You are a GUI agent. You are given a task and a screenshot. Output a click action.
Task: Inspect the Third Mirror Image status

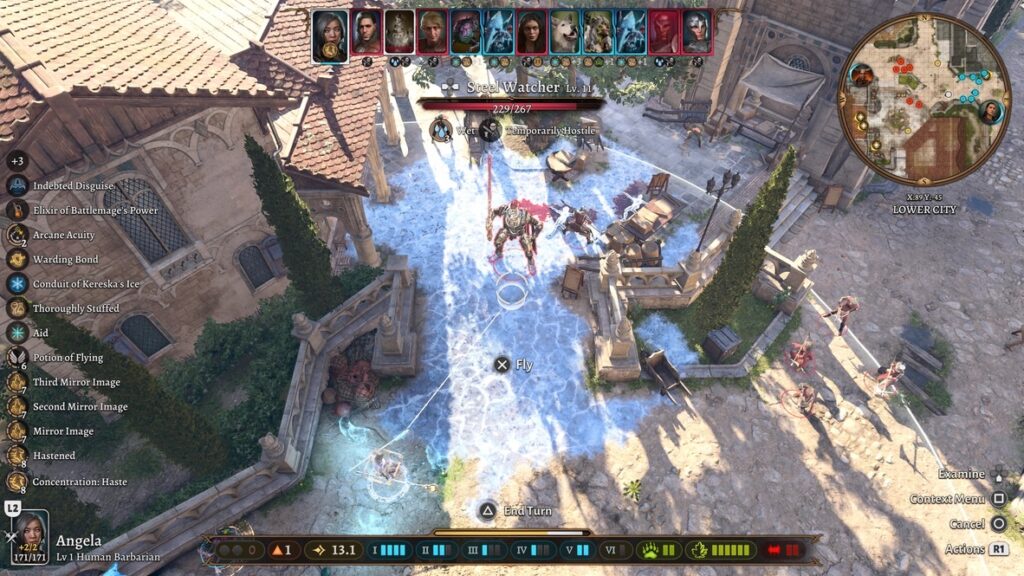click(x=17, y=382)
